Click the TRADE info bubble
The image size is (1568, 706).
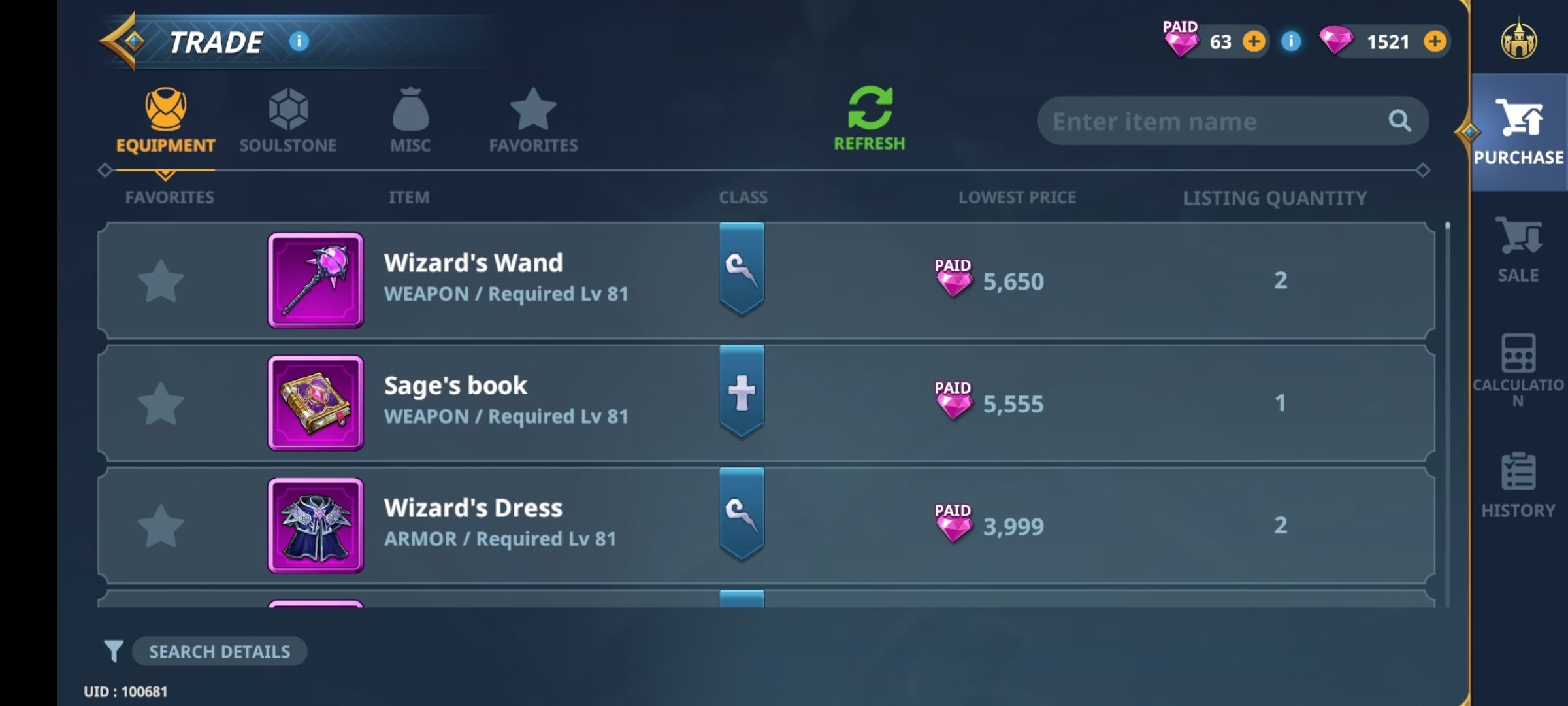point(299,41)
